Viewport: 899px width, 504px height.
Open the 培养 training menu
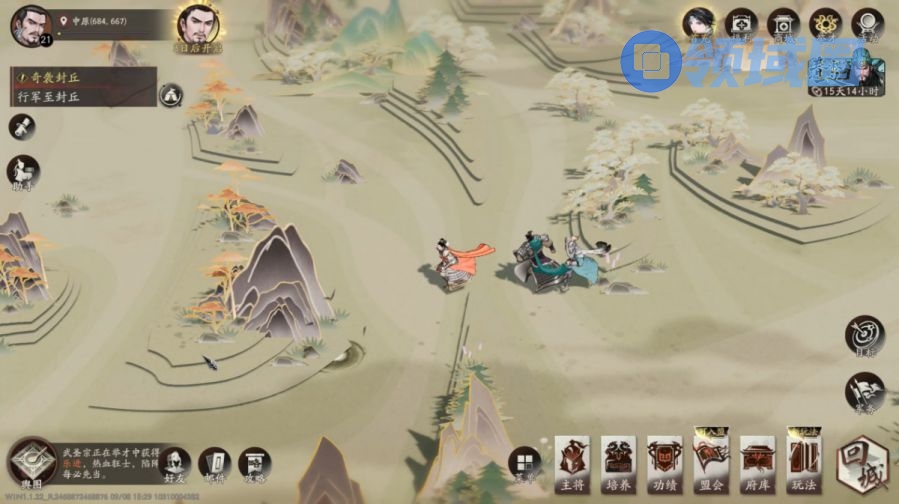(x=619, y=463)
